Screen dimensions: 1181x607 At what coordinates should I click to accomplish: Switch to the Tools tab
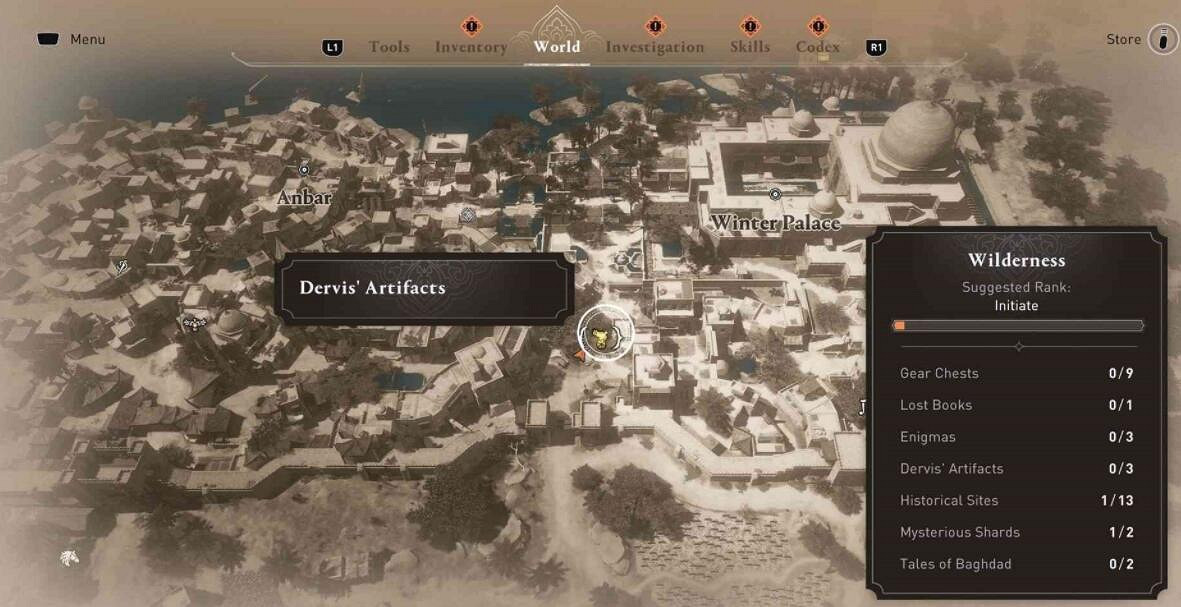(388, 47)
